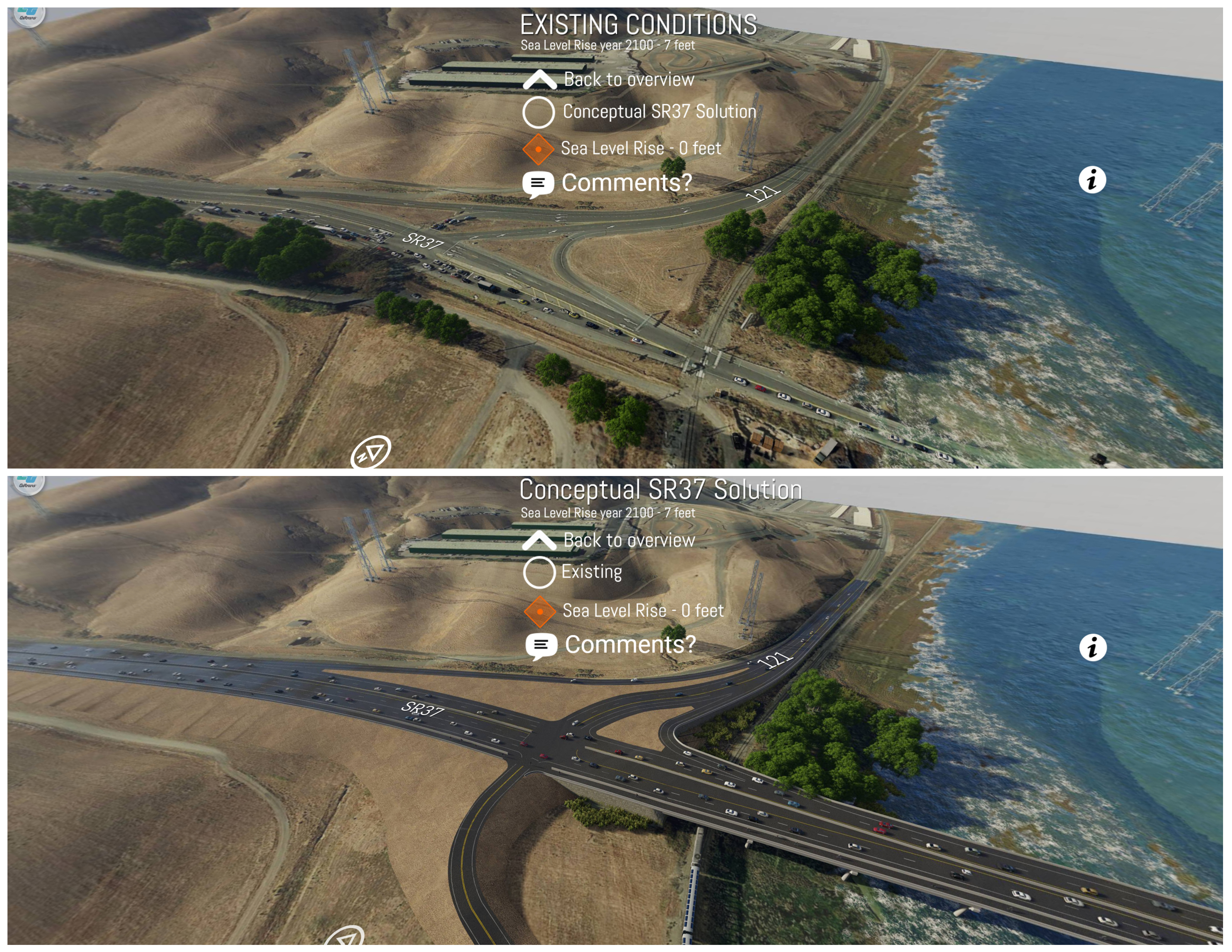Click the compass icon in Existing Conditions panel
This screenshot has height=952, width=1232.
[371, 452]
